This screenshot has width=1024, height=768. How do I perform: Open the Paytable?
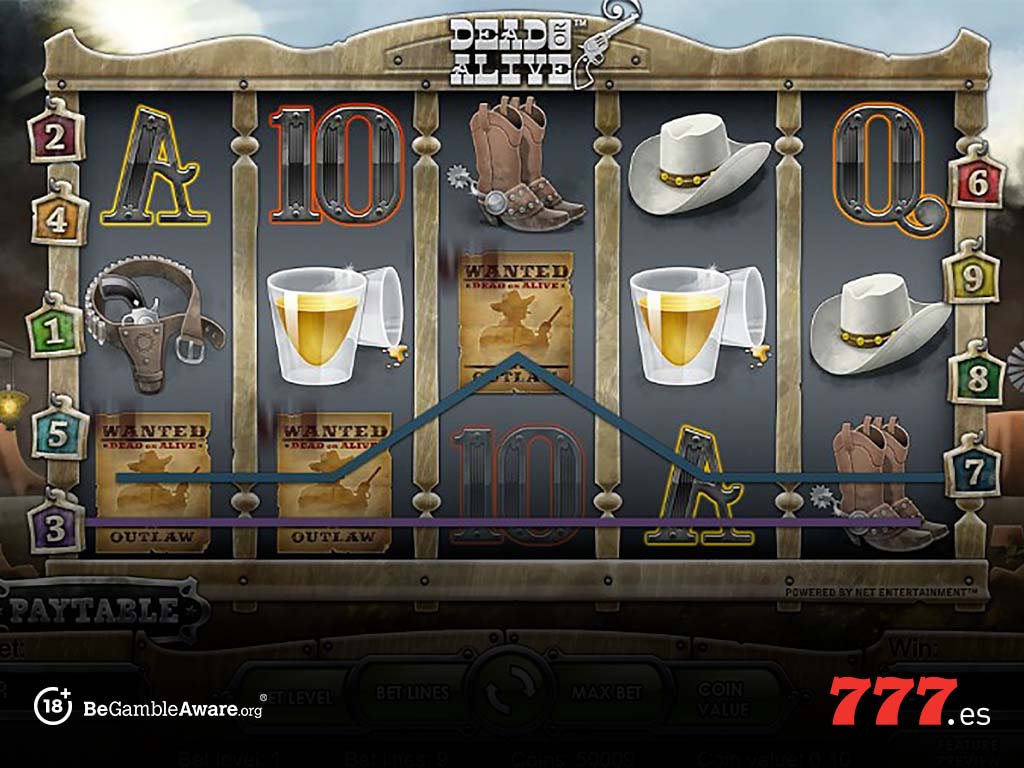[100, 609]
